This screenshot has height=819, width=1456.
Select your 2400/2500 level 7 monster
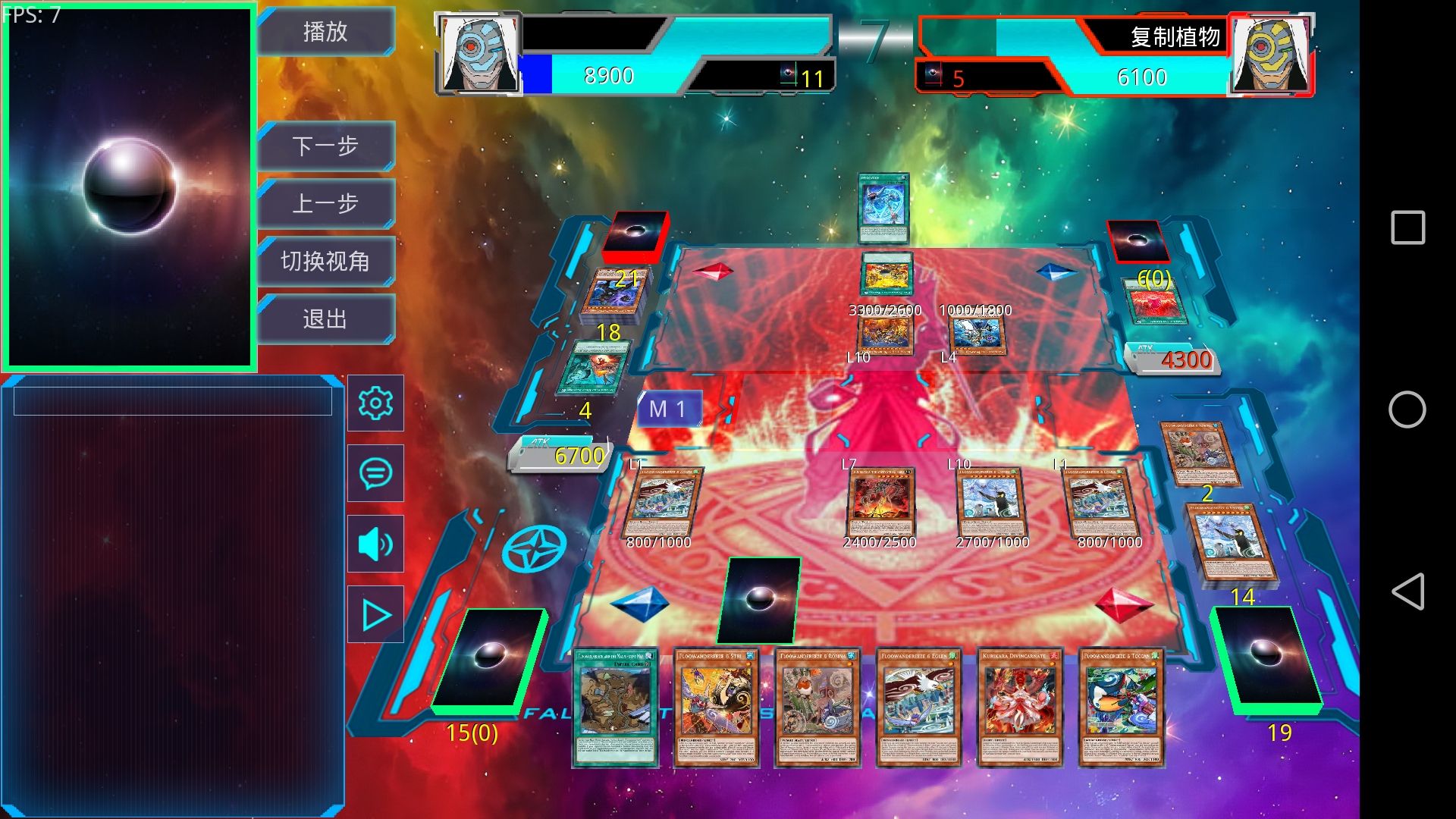(x=880, y=502)
